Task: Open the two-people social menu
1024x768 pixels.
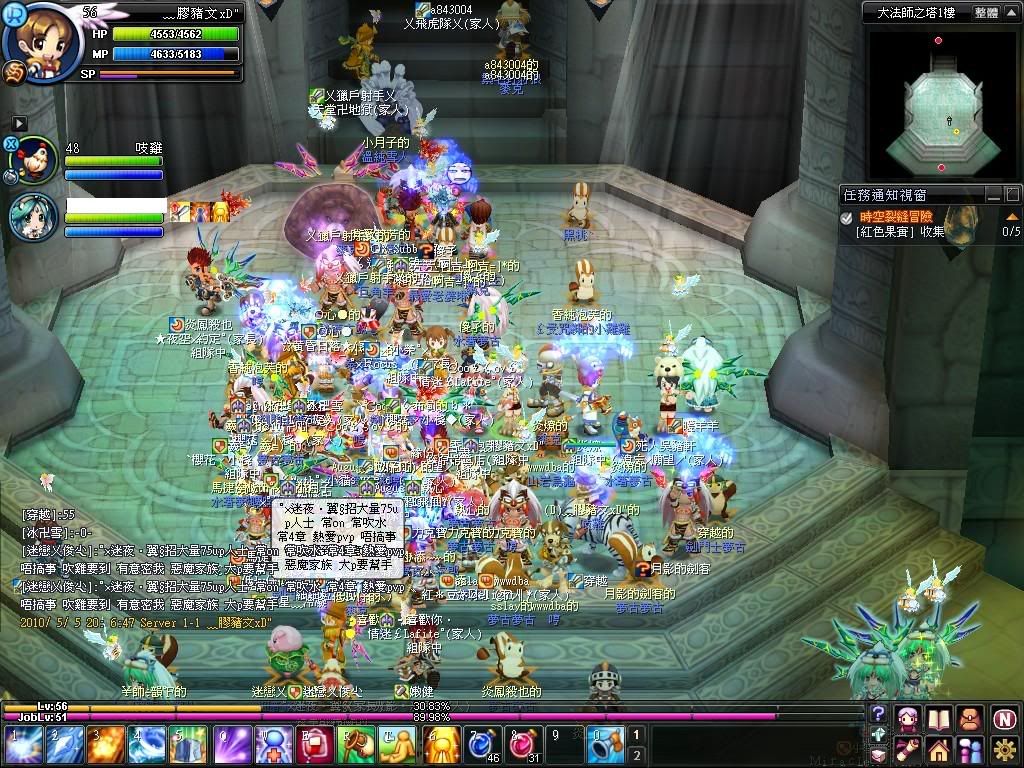Action: coord(969,748)
